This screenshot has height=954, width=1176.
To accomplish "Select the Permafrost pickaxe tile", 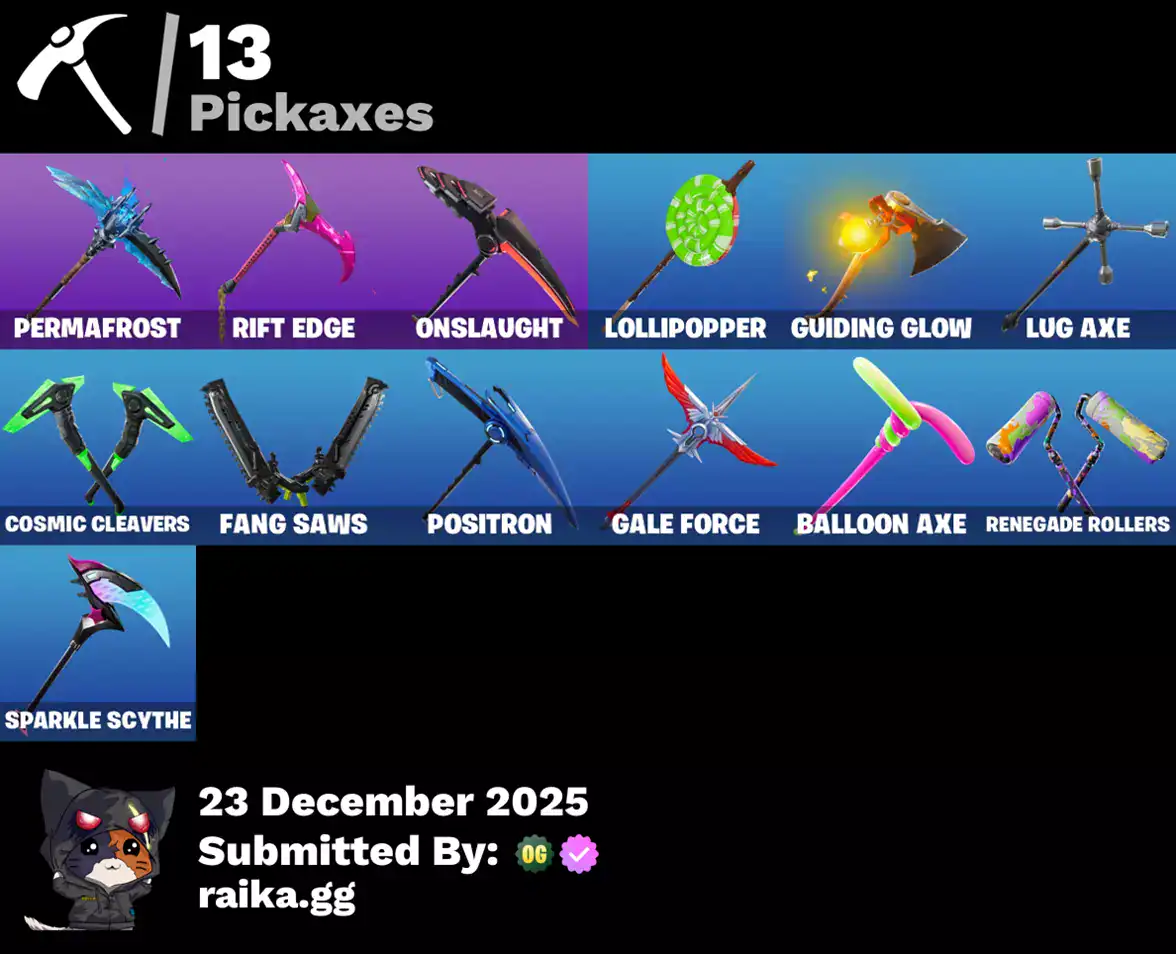I will pyautogui.click(x=98, y=250).
